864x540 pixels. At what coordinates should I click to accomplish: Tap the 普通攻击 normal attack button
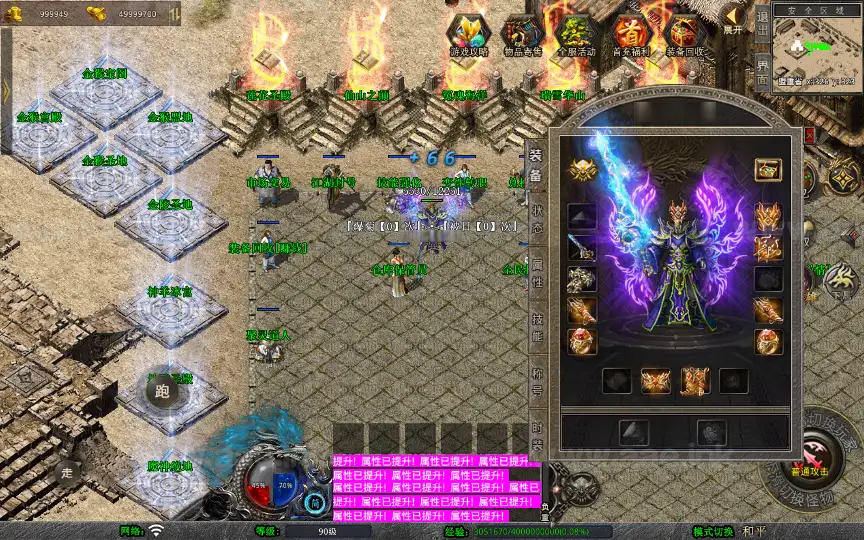[808, 461]
